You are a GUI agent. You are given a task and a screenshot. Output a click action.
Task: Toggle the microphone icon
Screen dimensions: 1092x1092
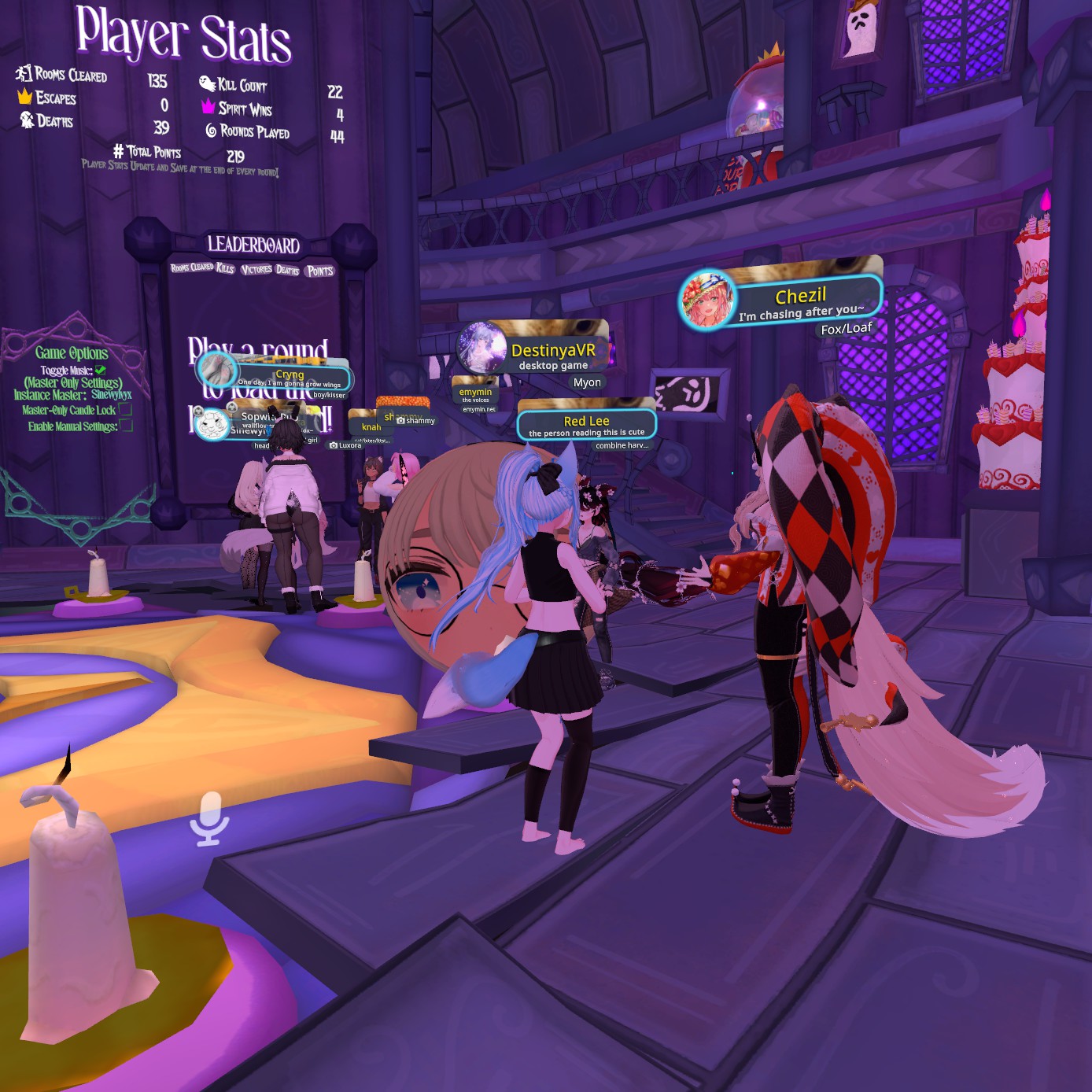(209, 818)
